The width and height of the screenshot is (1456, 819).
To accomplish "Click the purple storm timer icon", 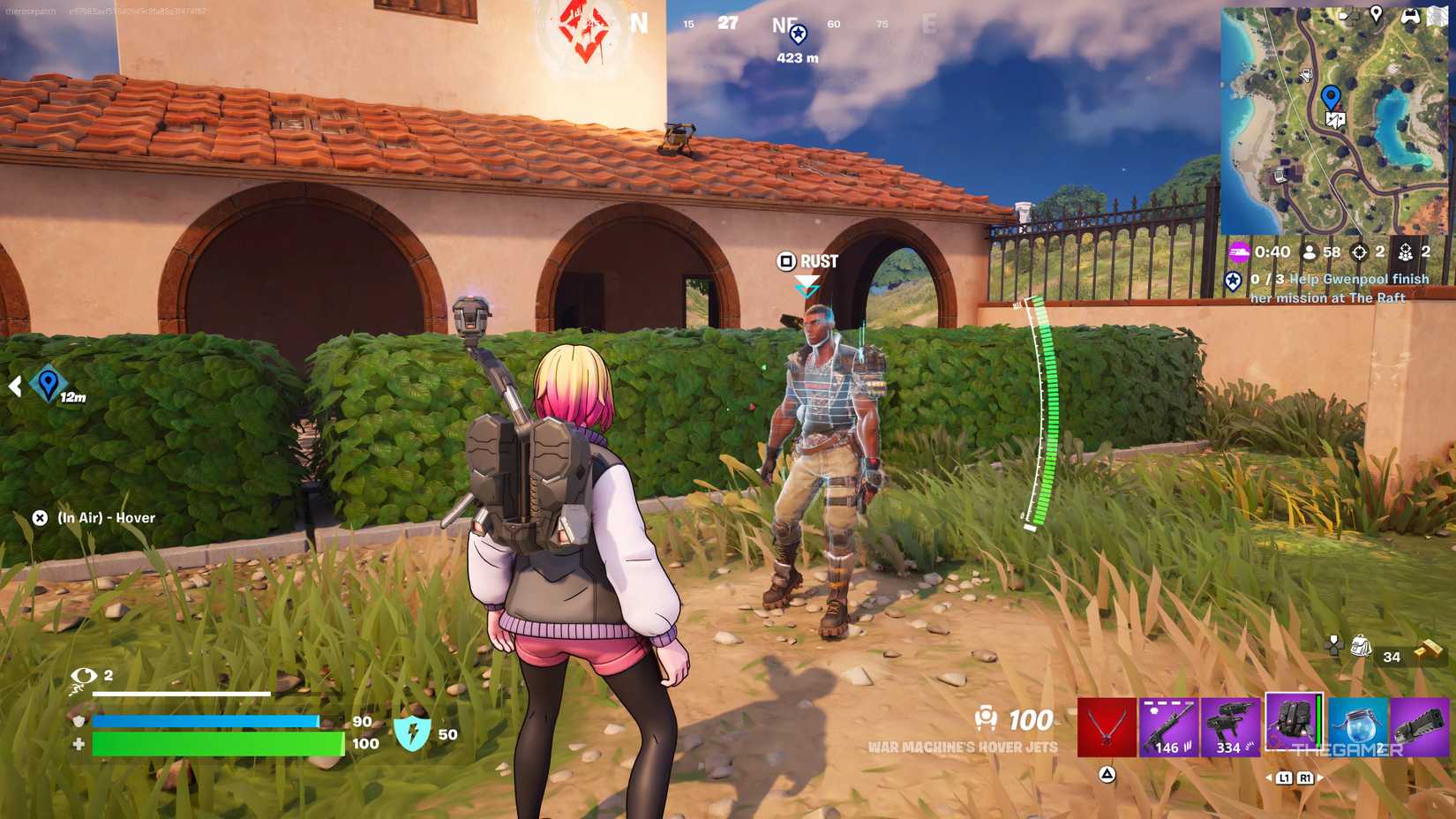I will [1238, 252].
